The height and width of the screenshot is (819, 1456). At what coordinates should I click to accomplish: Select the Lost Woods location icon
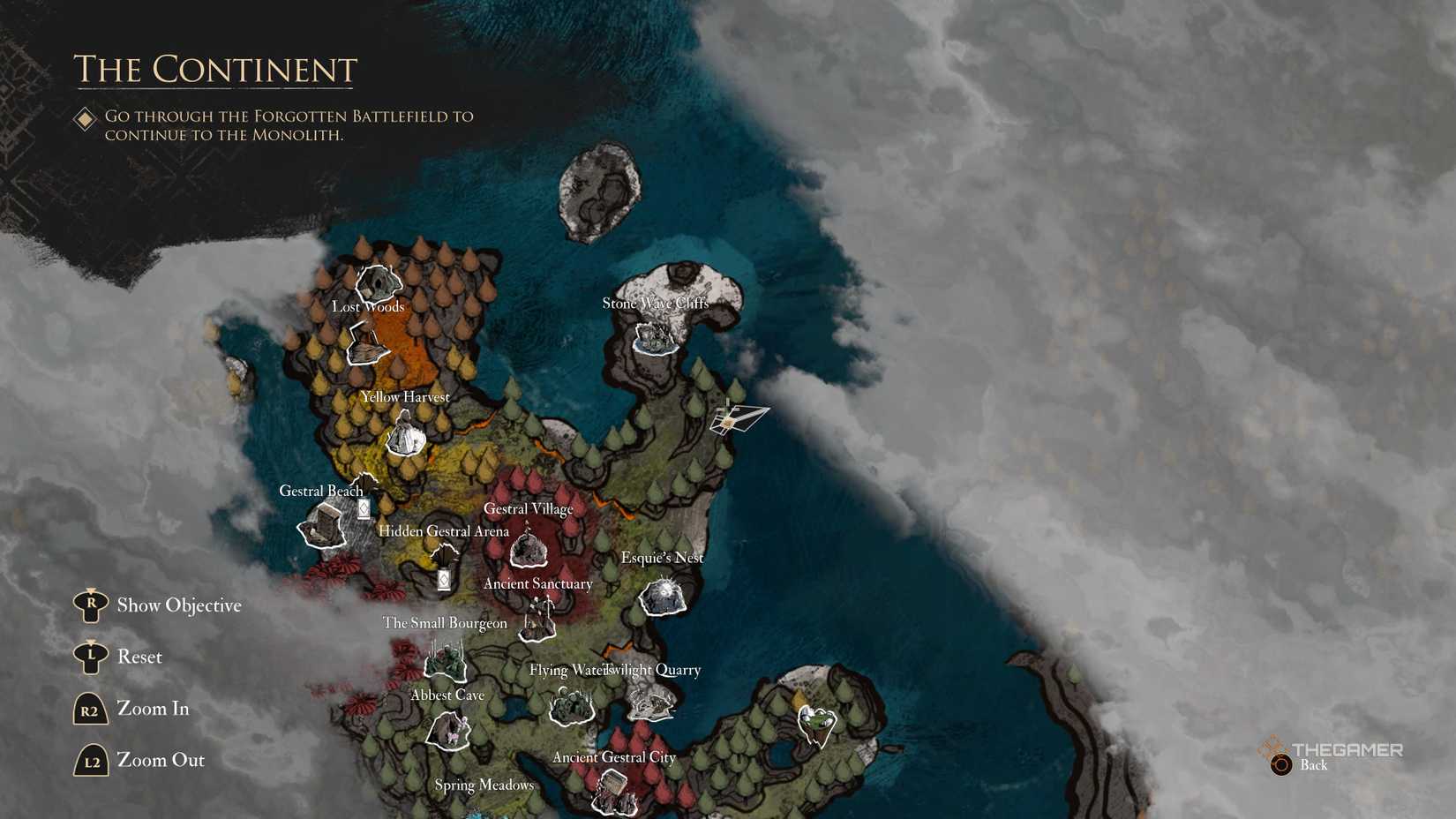coord(379,284)
